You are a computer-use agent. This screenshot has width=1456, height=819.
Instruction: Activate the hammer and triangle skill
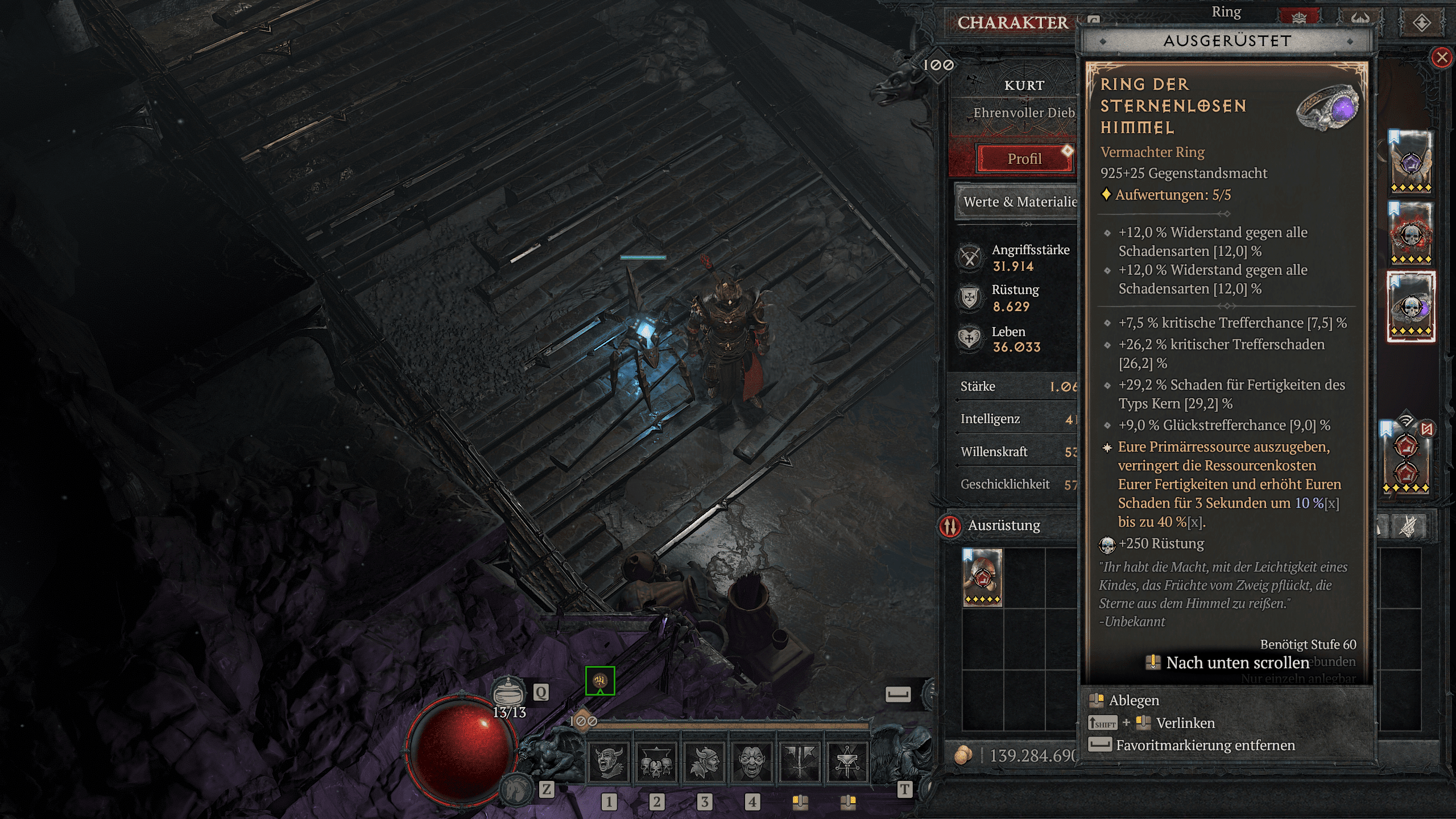pos(847,762)
